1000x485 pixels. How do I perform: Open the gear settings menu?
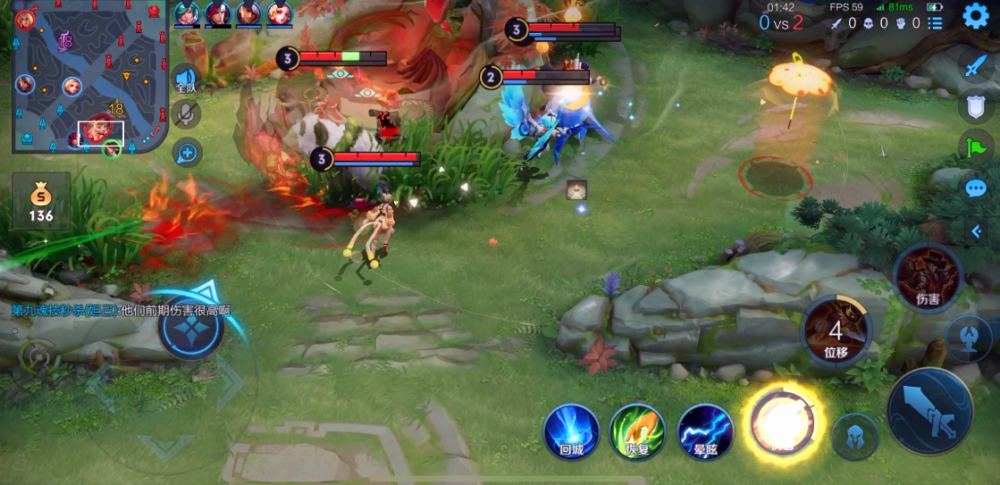(976, 16)
